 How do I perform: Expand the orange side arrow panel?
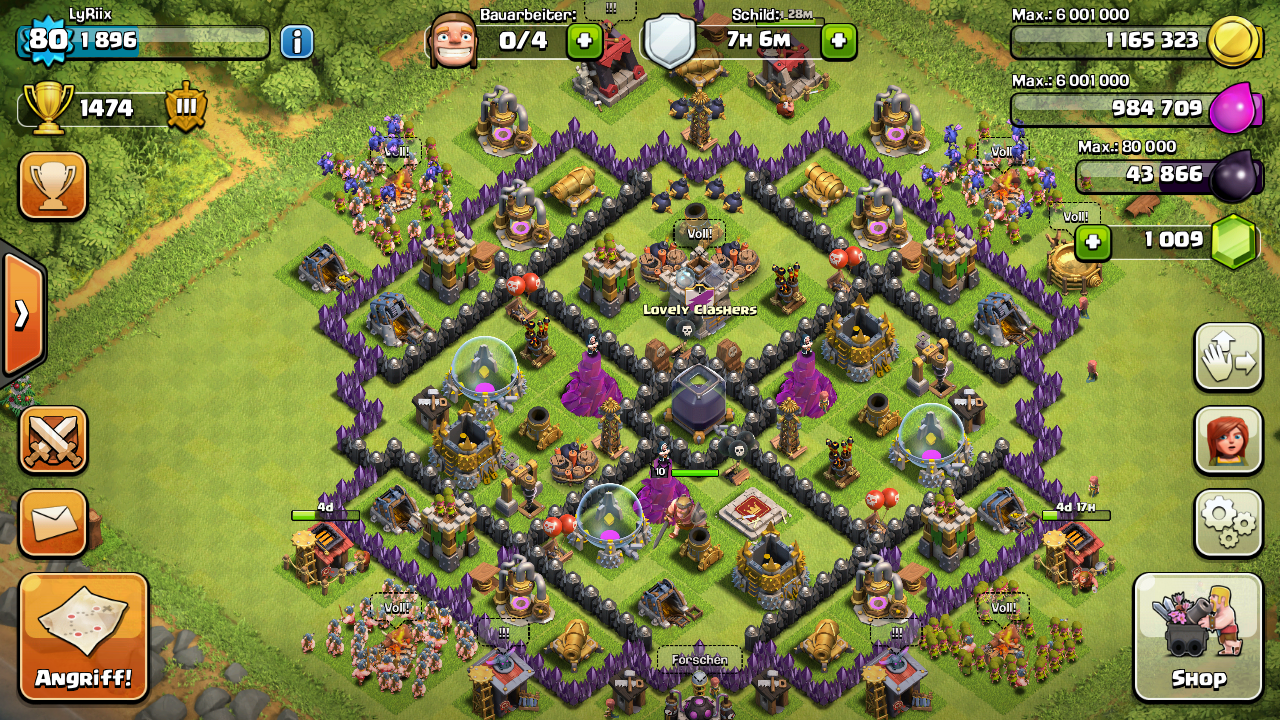tap(22, 315)
